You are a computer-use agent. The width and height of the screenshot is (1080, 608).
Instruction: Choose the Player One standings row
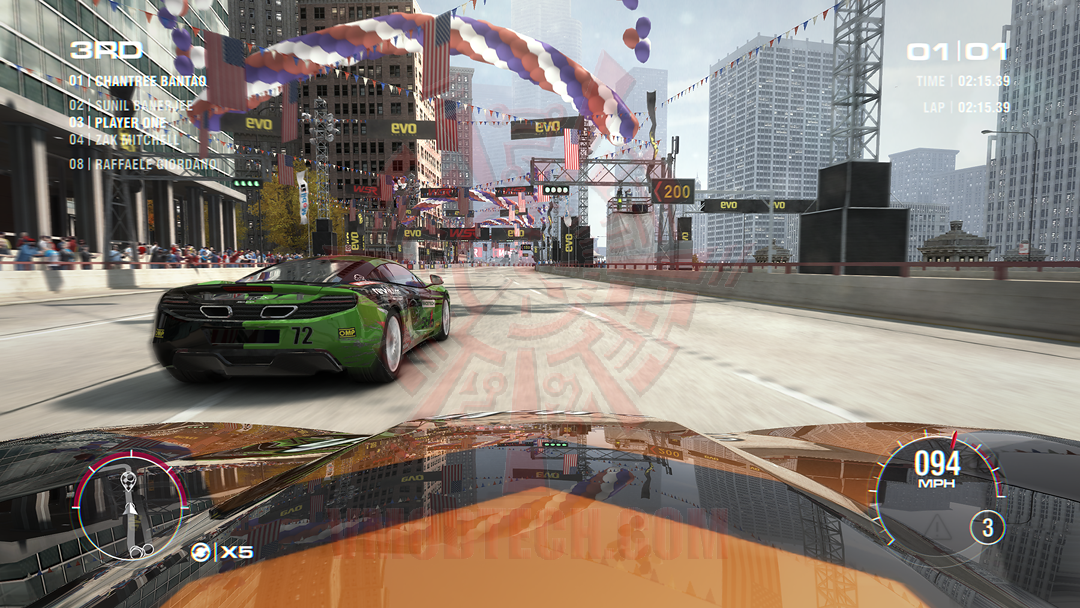(x=117, y=122)
